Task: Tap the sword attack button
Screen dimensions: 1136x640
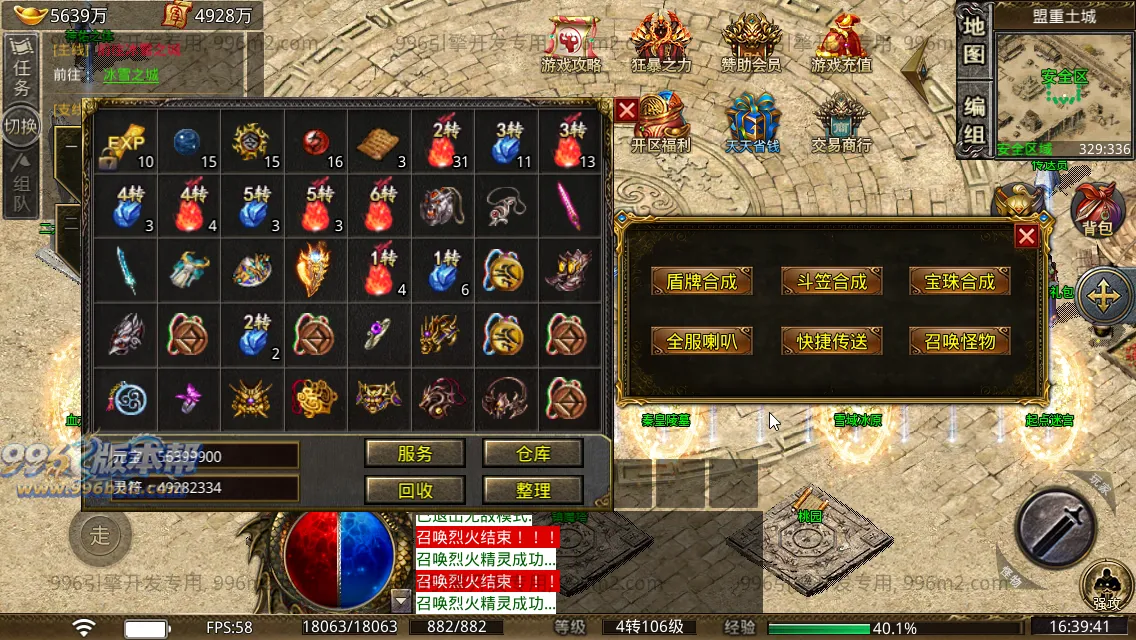Action: coord(1056,526)
